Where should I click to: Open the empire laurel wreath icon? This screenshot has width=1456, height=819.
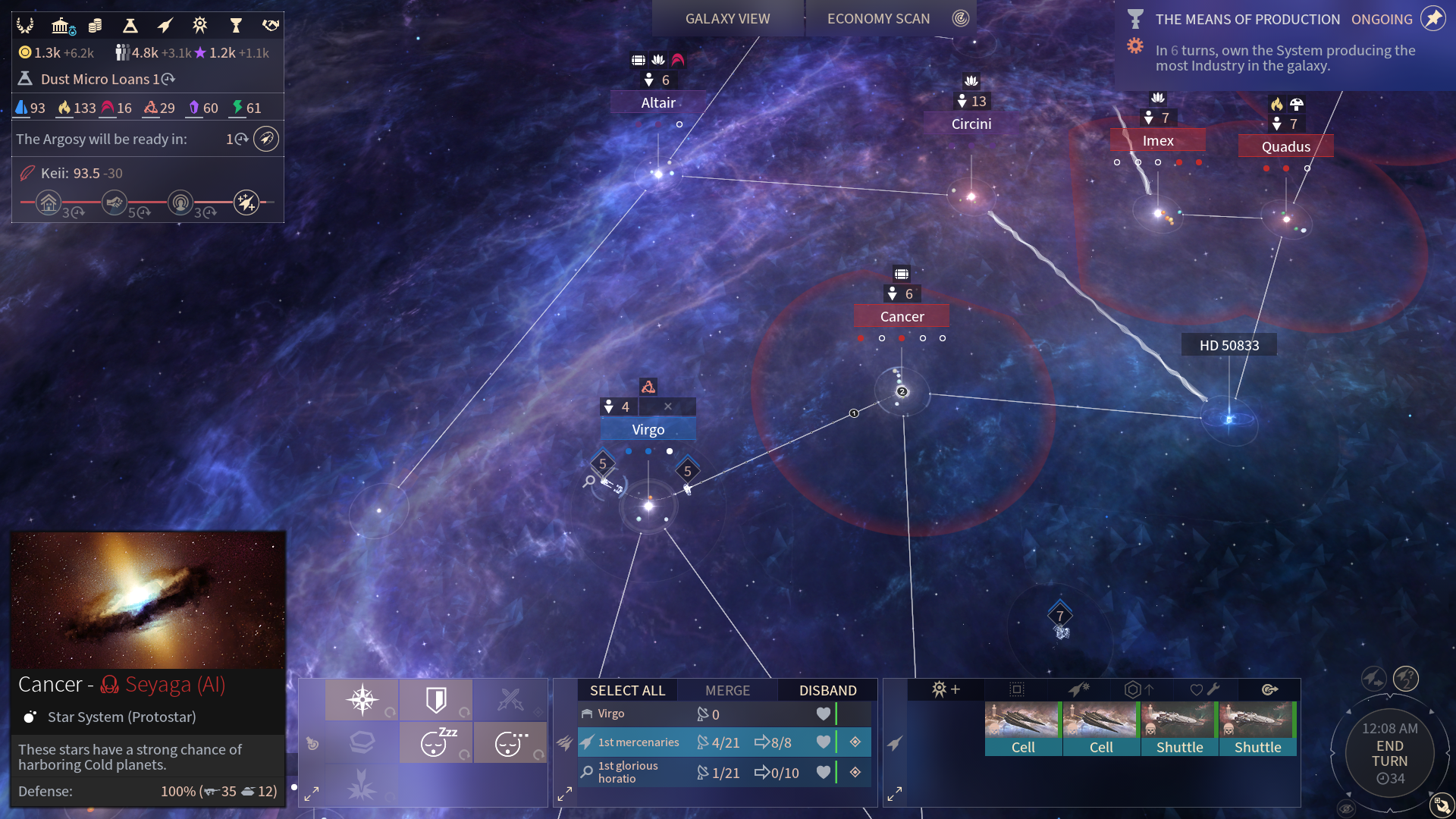click(25, 27)
